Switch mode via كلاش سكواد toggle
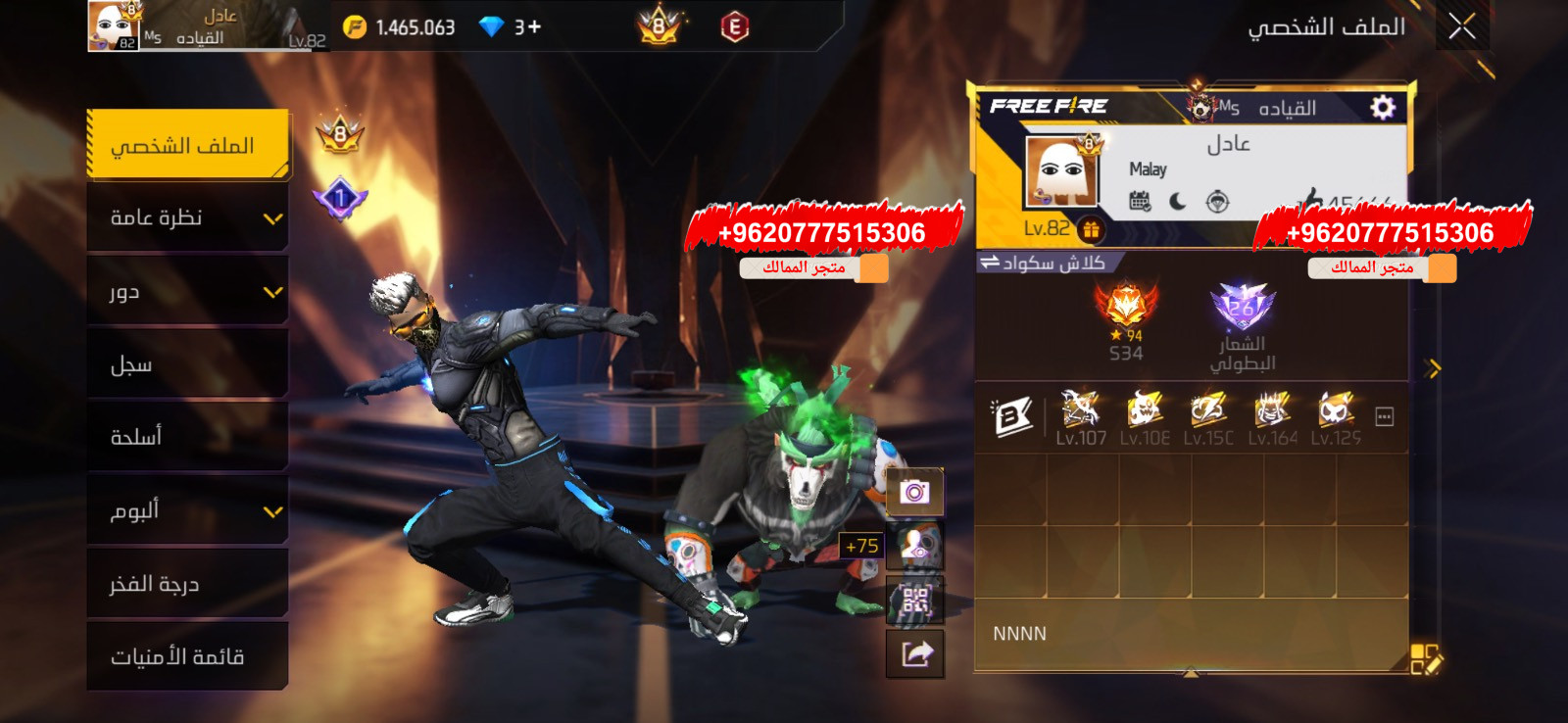 pyautogui.click(x=1045, y=263)
